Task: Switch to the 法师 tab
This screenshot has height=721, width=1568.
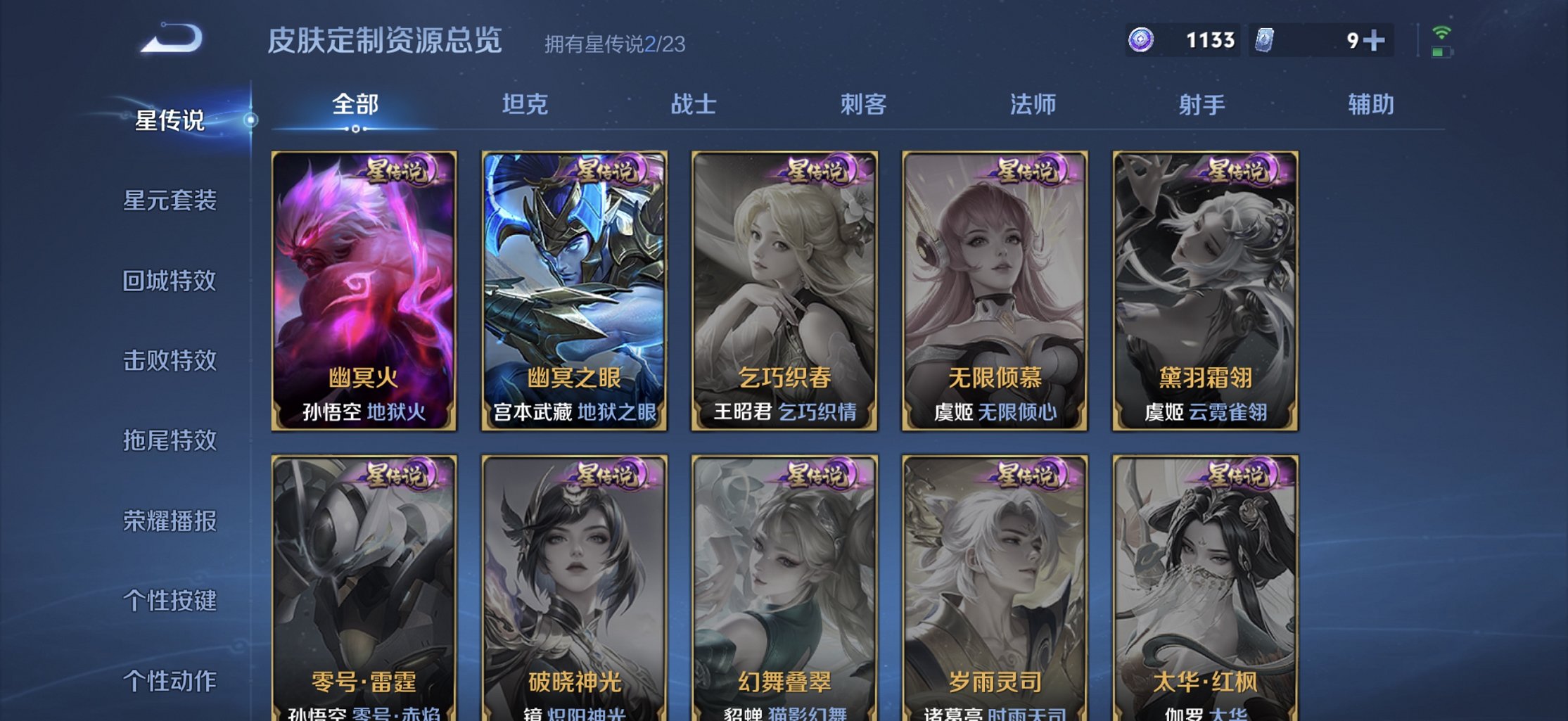Action: click(1033, 104)
